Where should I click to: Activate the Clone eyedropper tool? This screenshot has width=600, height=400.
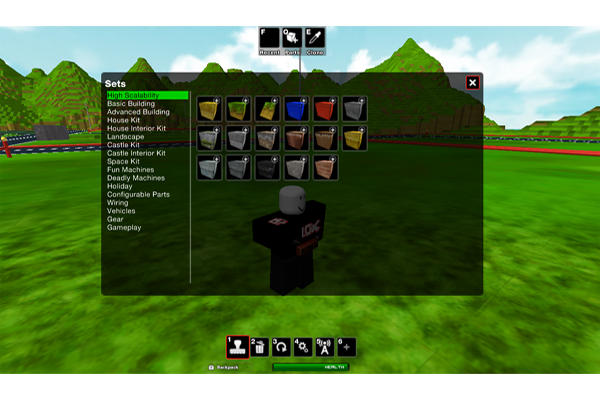(x=315, y=40)
